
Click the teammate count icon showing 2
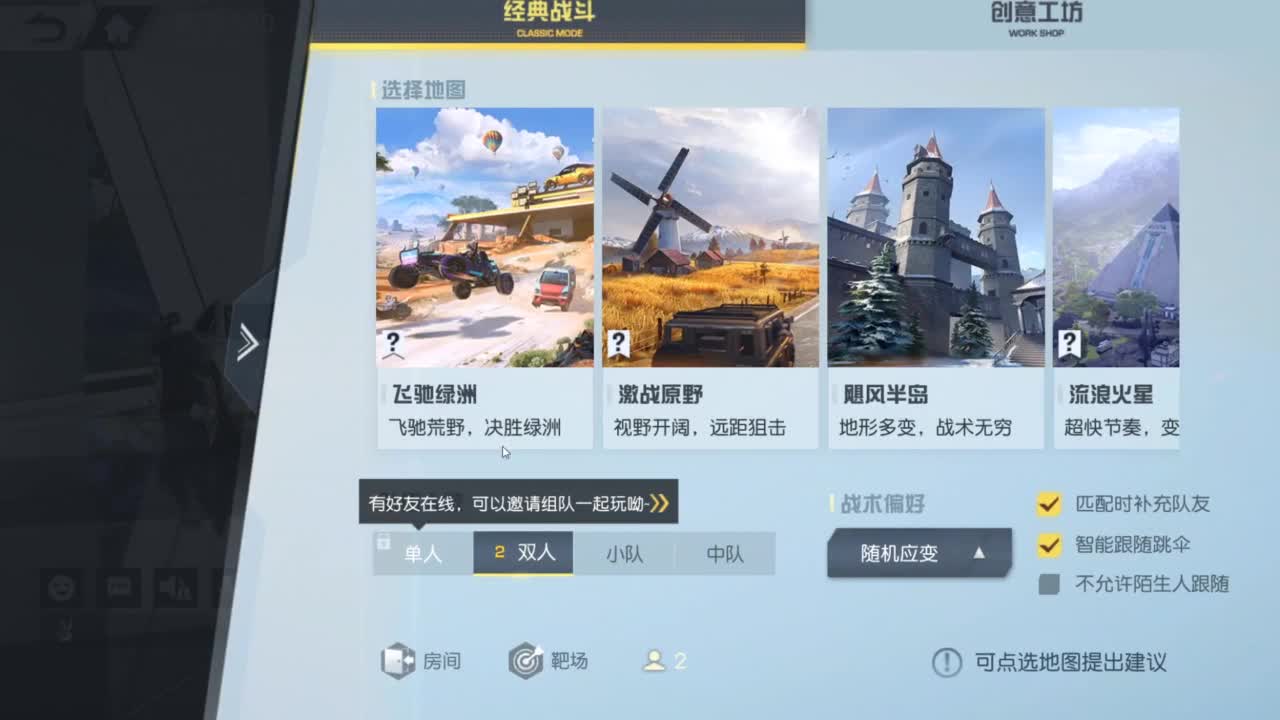click(662, 661)
